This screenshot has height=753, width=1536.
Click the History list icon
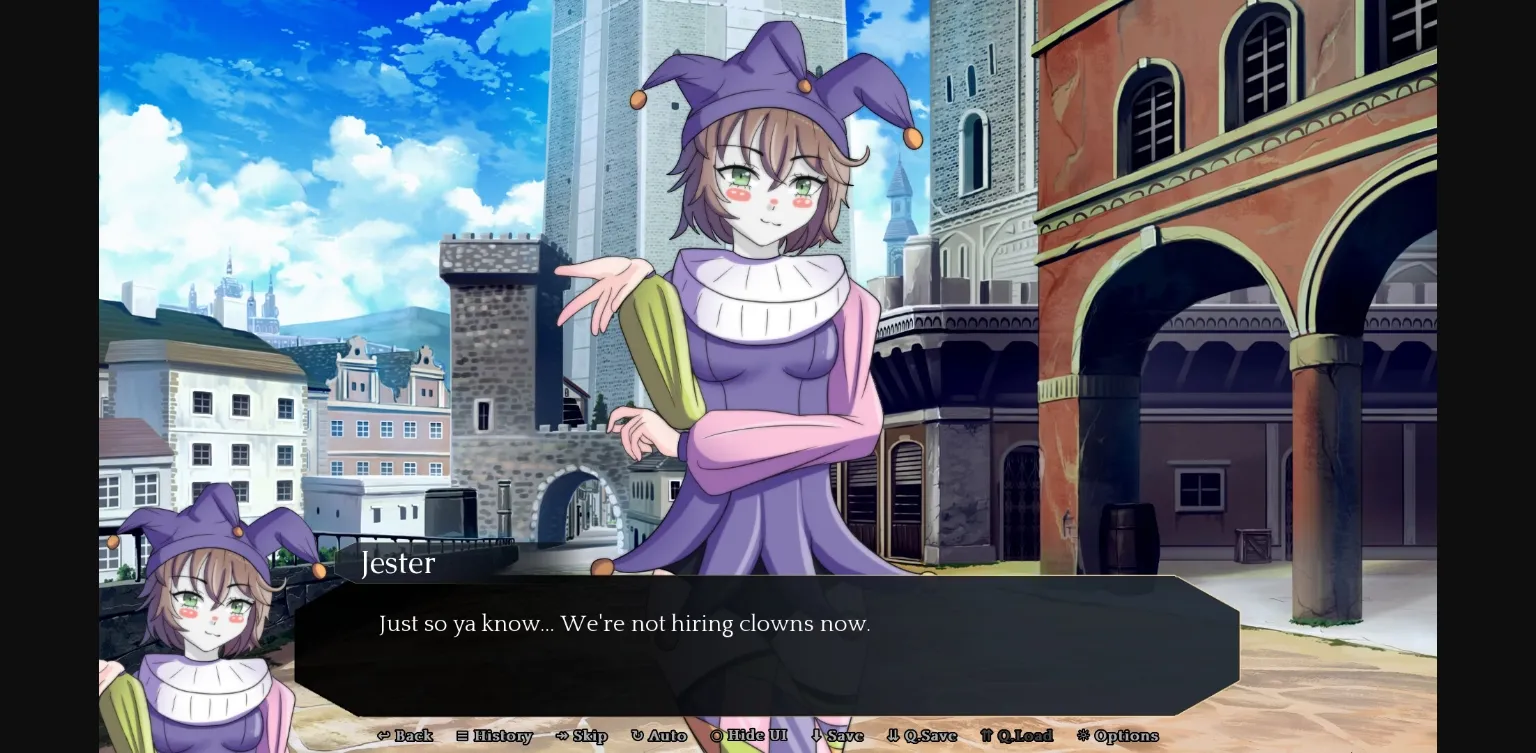pos(463,736)
